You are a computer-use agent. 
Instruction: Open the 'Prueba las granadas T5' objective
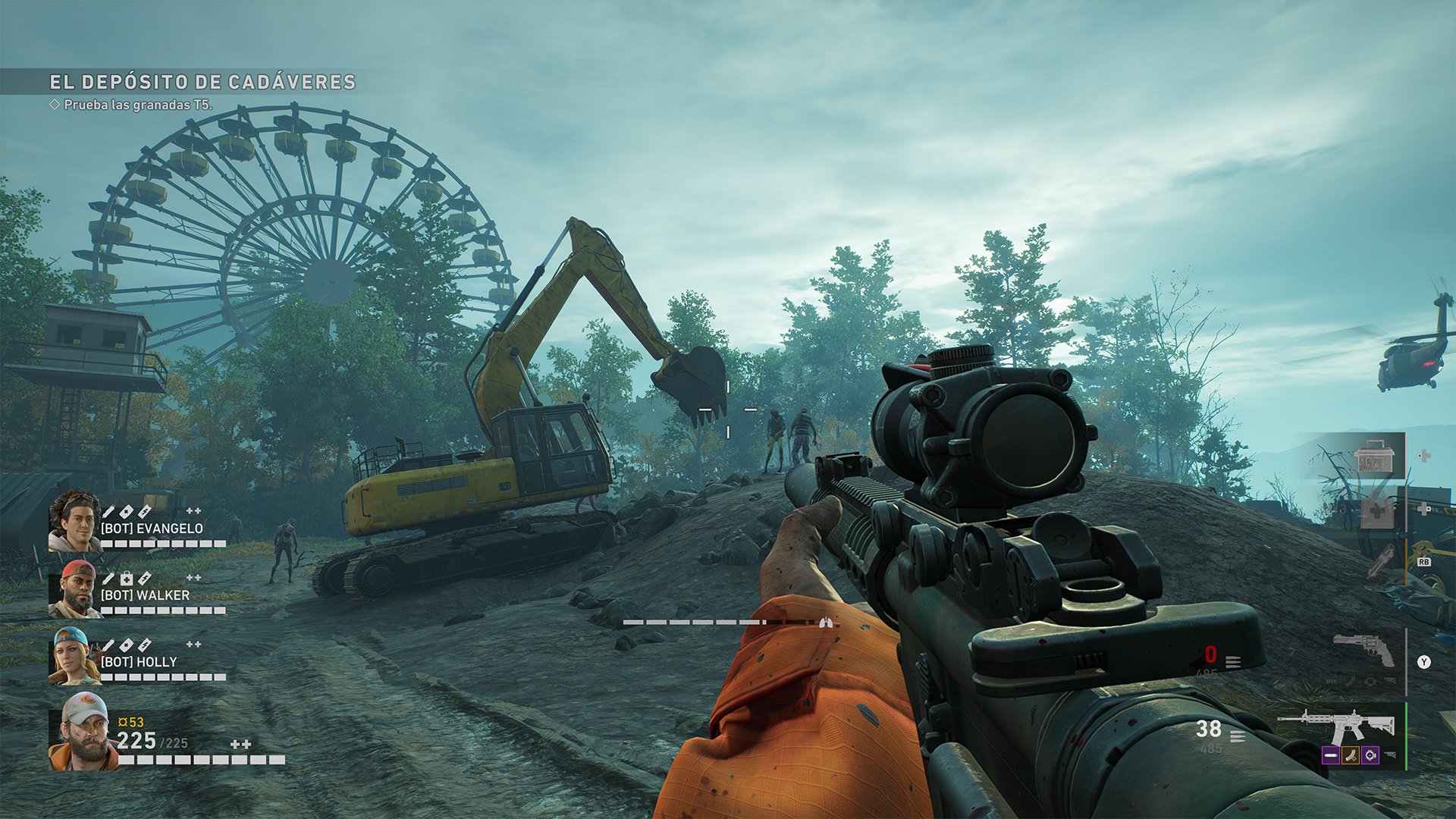(x=137, y=105)
